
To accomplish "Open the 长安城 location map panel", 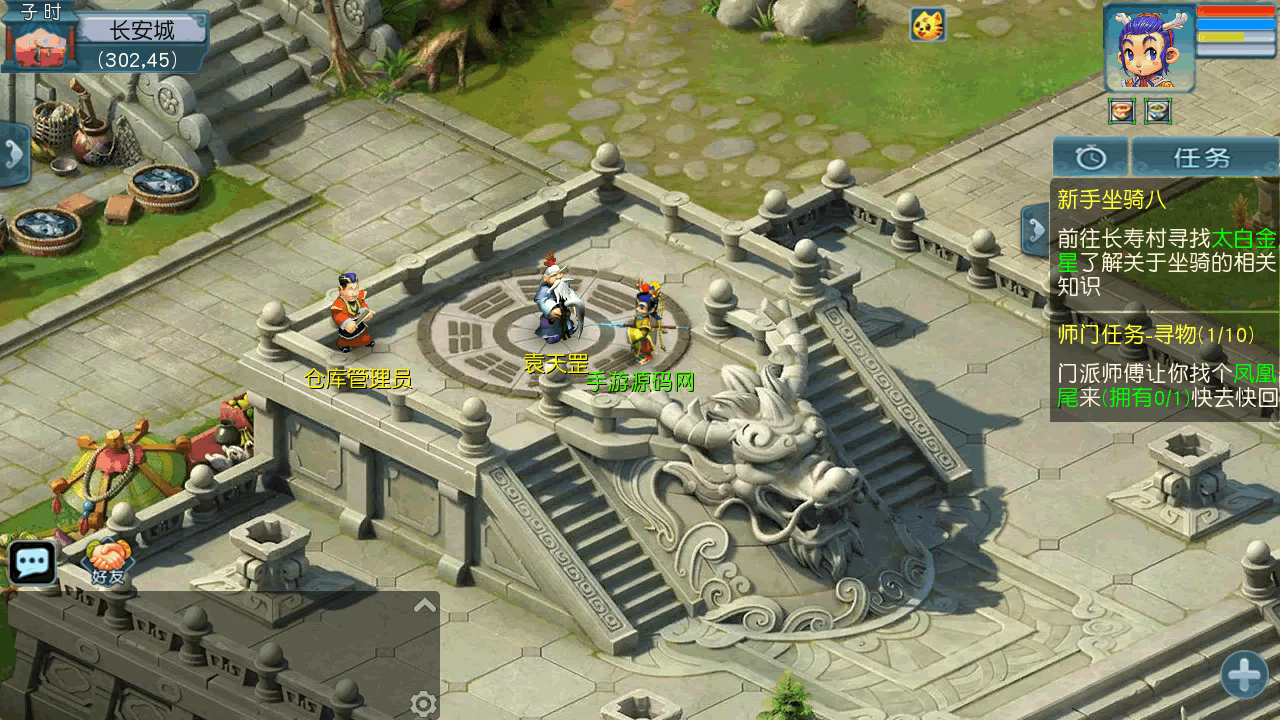I will (142, 30).
